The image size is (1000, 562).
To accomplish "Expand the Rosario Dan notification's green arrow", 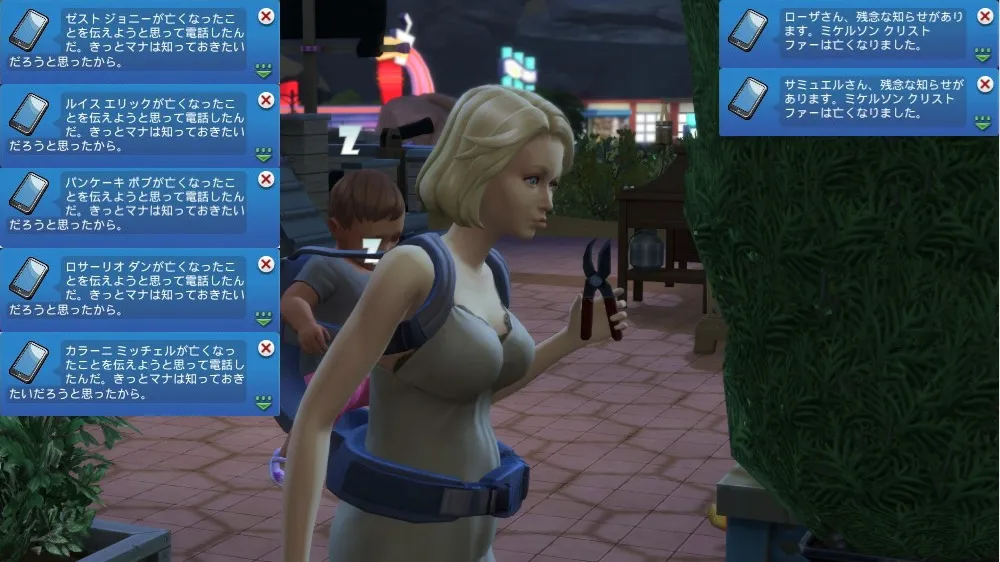I will coord(264,319).
